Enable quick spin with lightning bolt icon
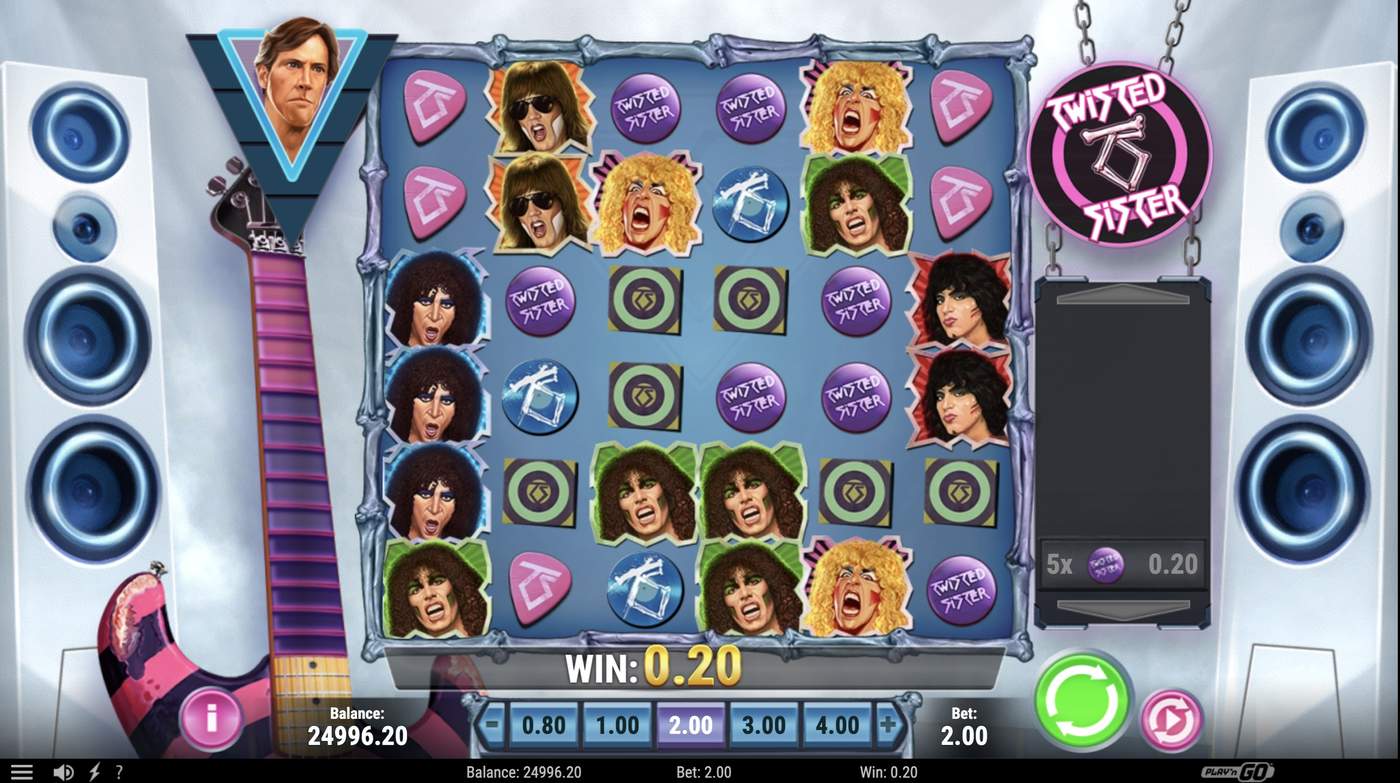This screenshot has width=1400, height=783. (93, 771)
